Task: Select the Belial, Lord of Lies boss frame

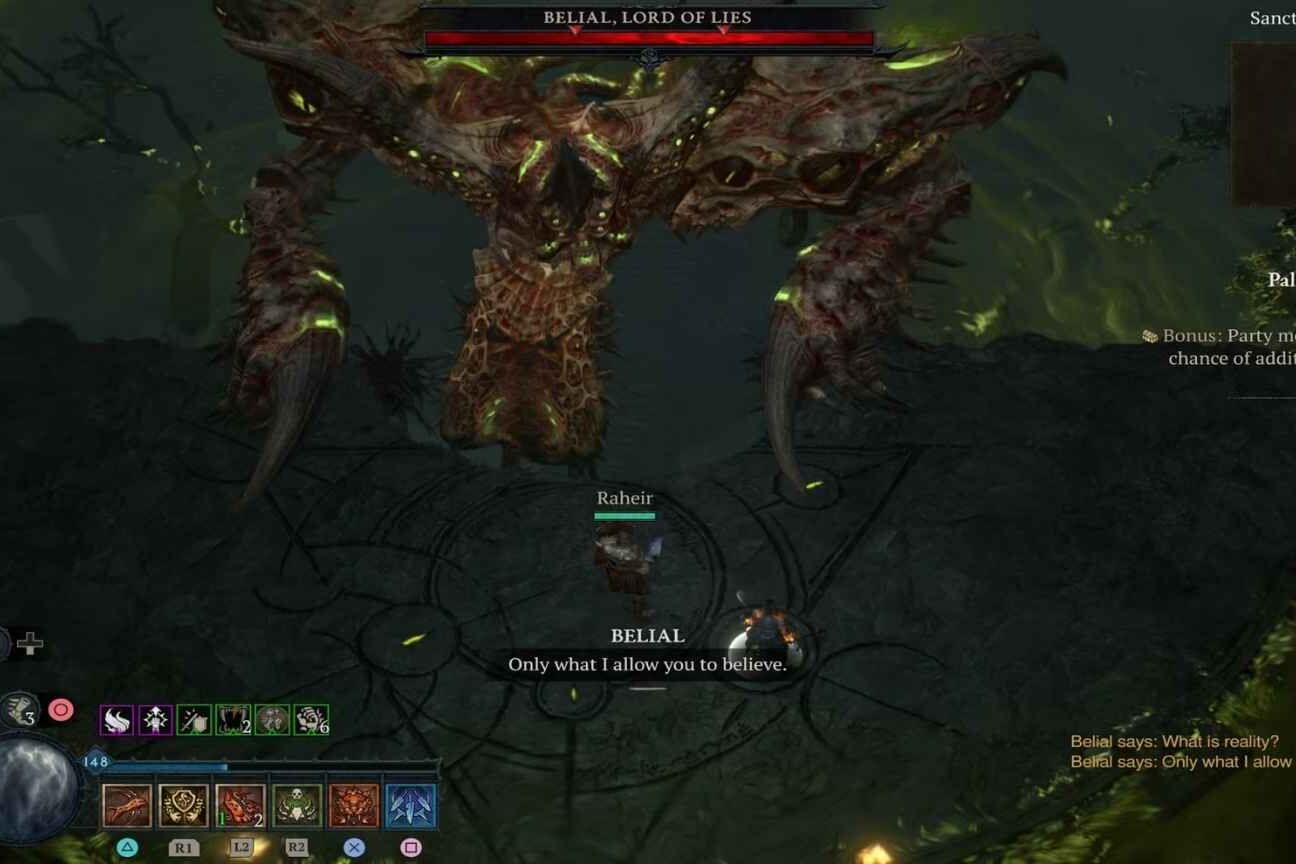Action: pos(648,31)
